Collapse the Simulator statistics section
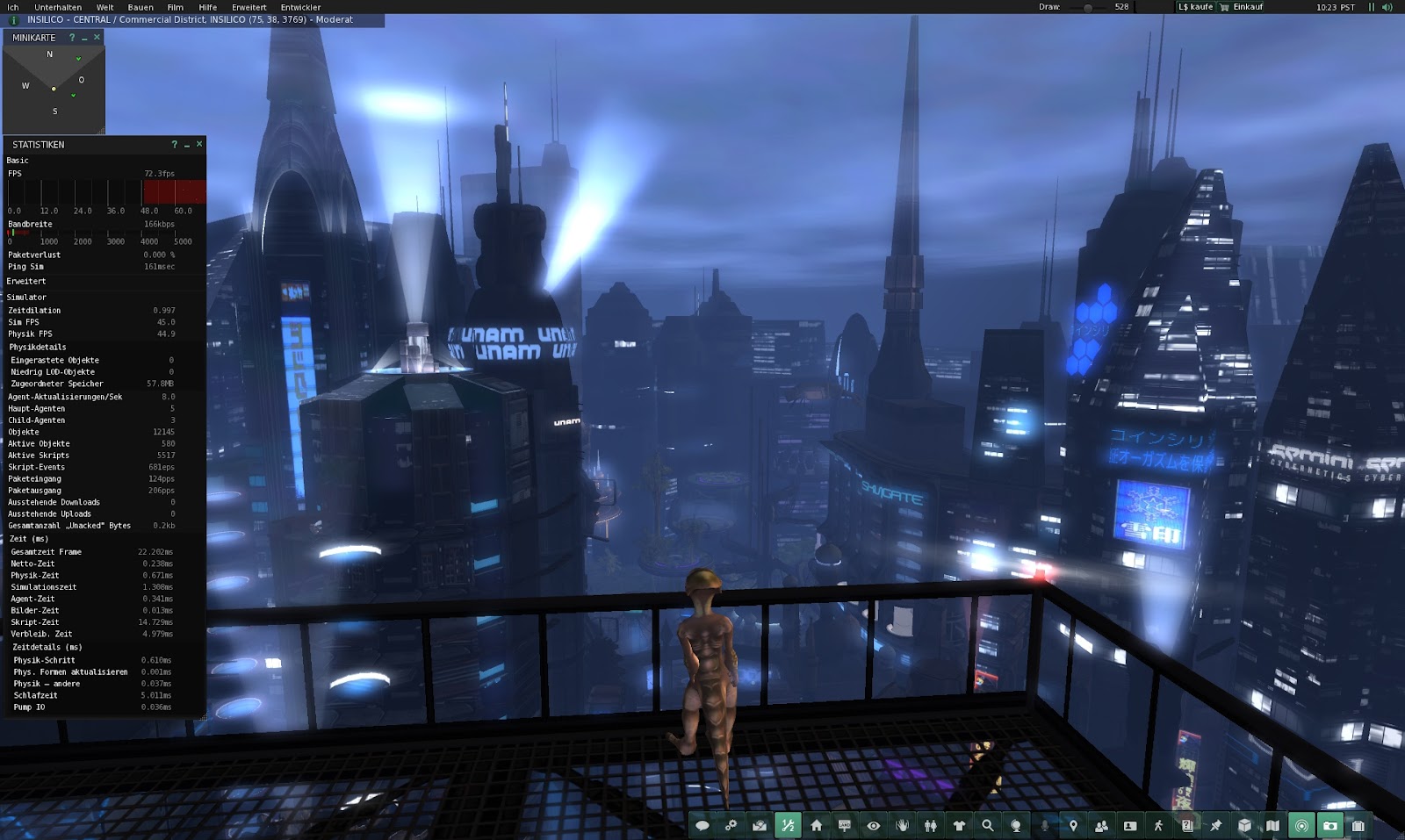The width and height of the screenshot is (1405, 840). (25, 298)
